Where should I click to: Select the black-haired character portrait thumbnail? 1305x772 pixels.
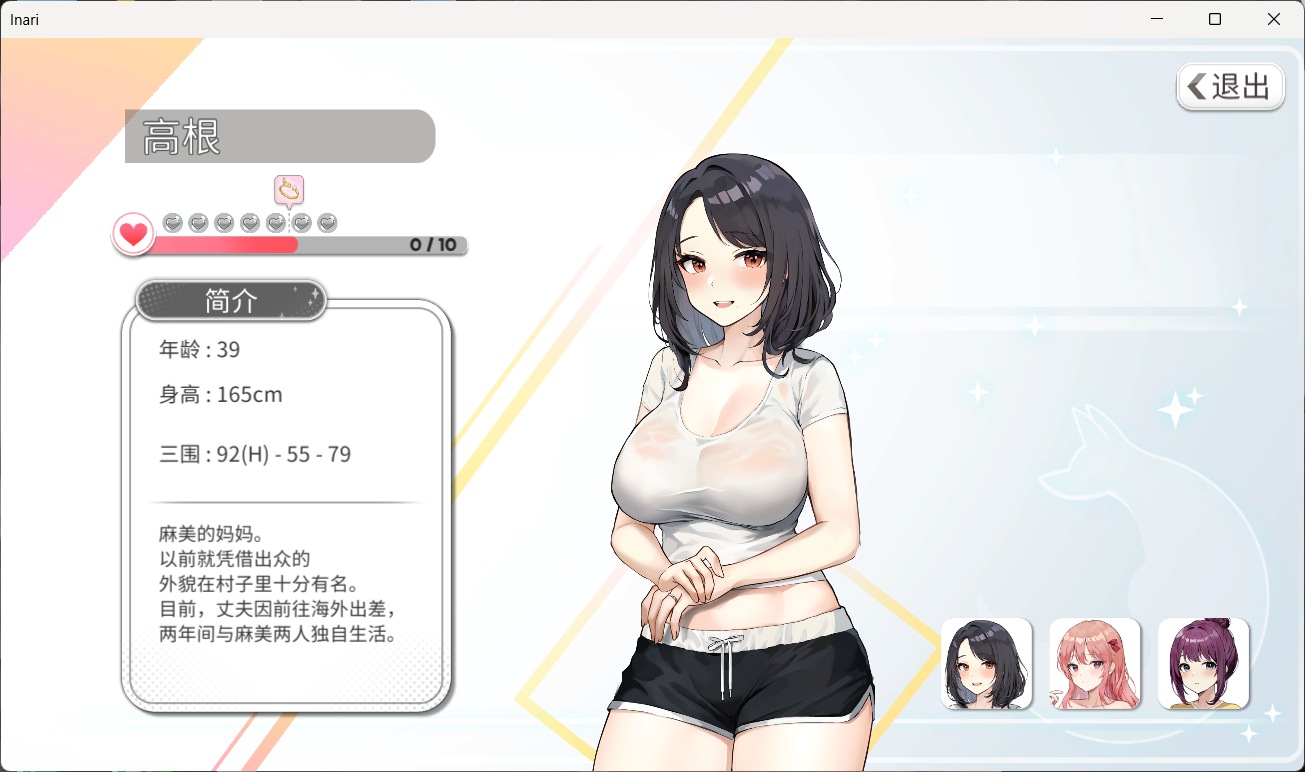pyautogui.click(x=986, y=664)
